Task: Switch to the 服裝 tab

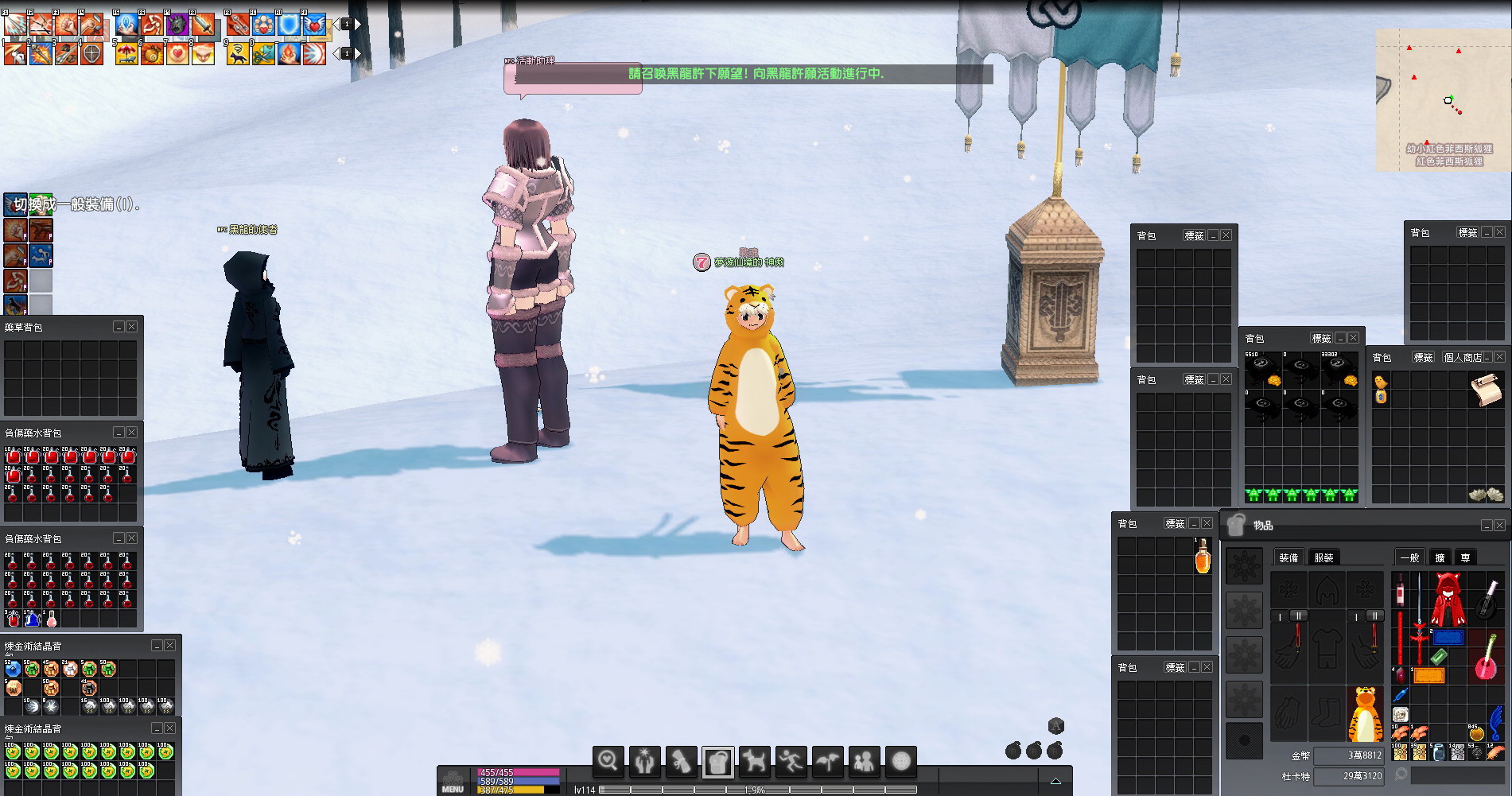Action: point(1323,557)
